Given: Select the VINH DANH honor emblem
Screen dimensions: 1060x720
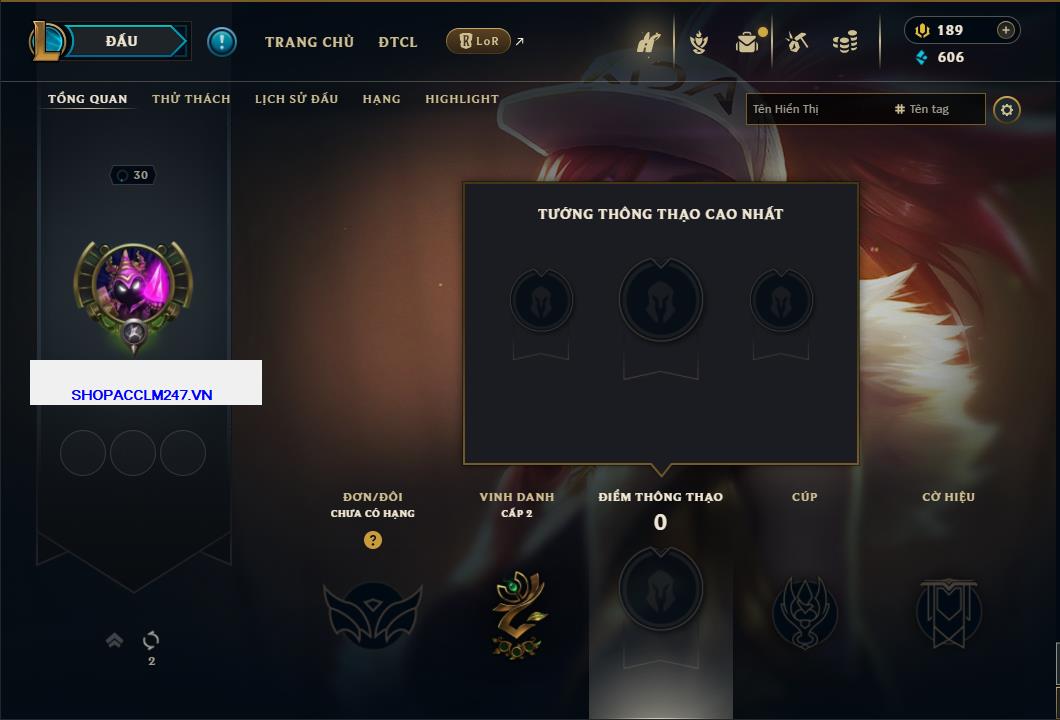Looking at the screenshot, I should pyautogui.click(x=518, y=613).
